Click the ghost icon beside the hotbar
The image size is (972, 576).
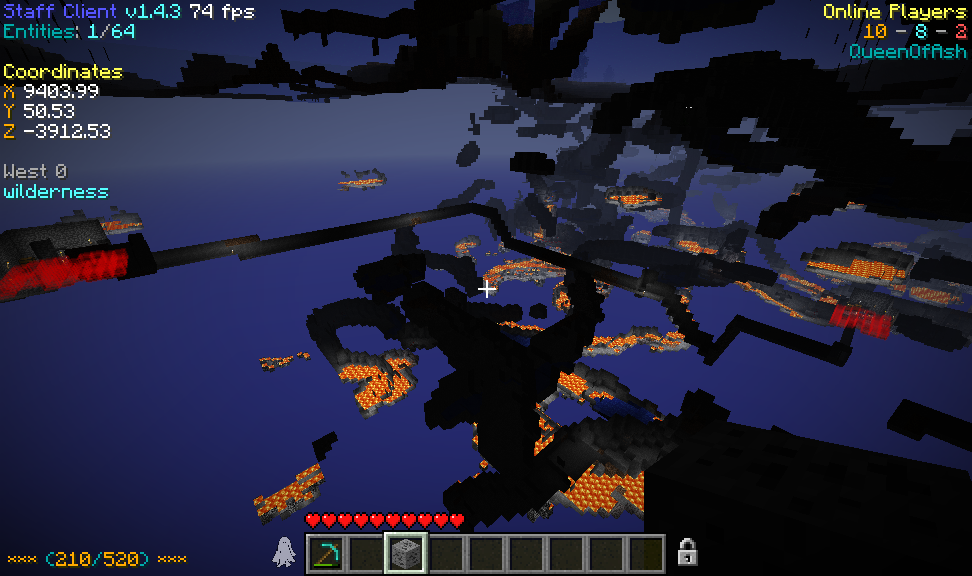(x=285, y=552)
